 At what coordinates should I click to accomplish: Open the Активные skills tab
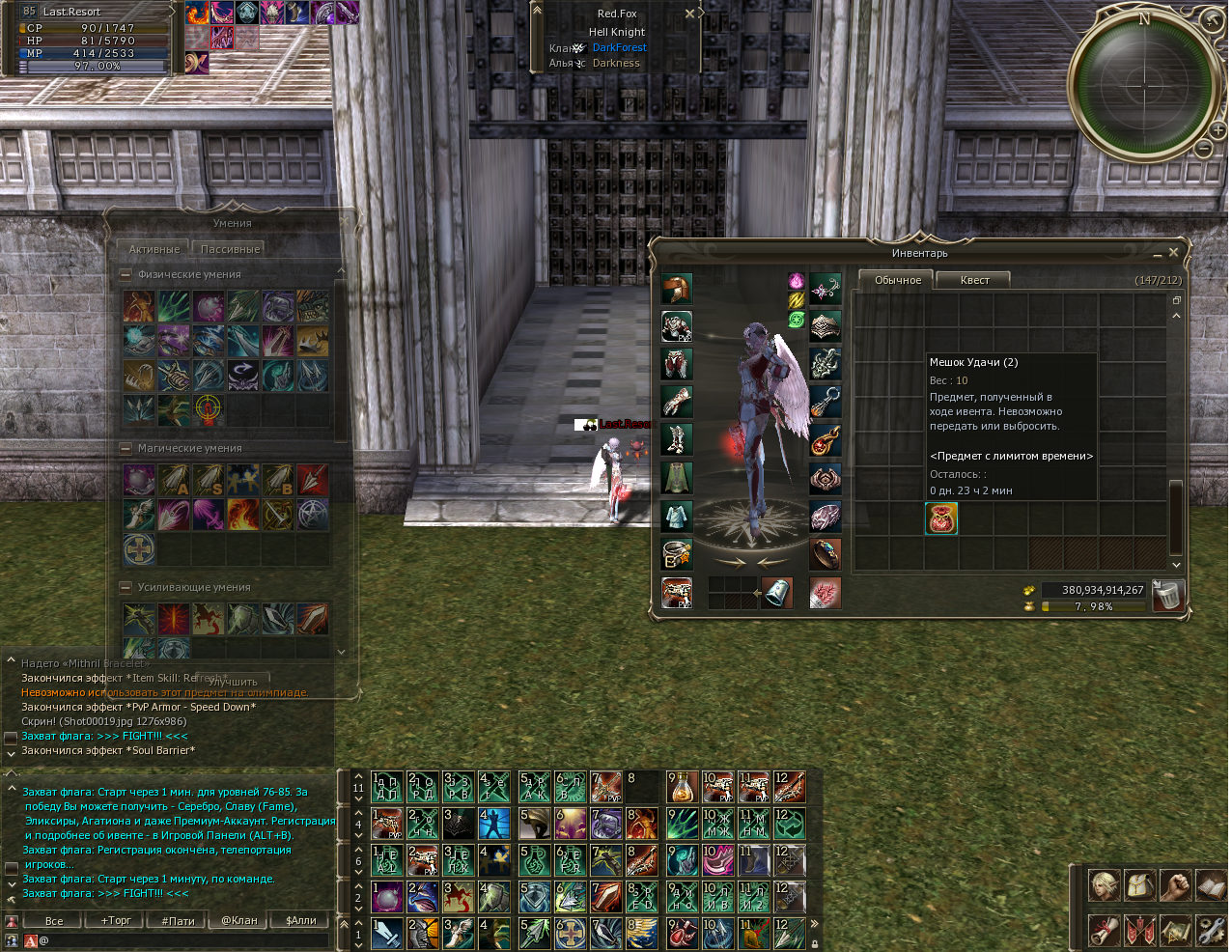[154, 249]
